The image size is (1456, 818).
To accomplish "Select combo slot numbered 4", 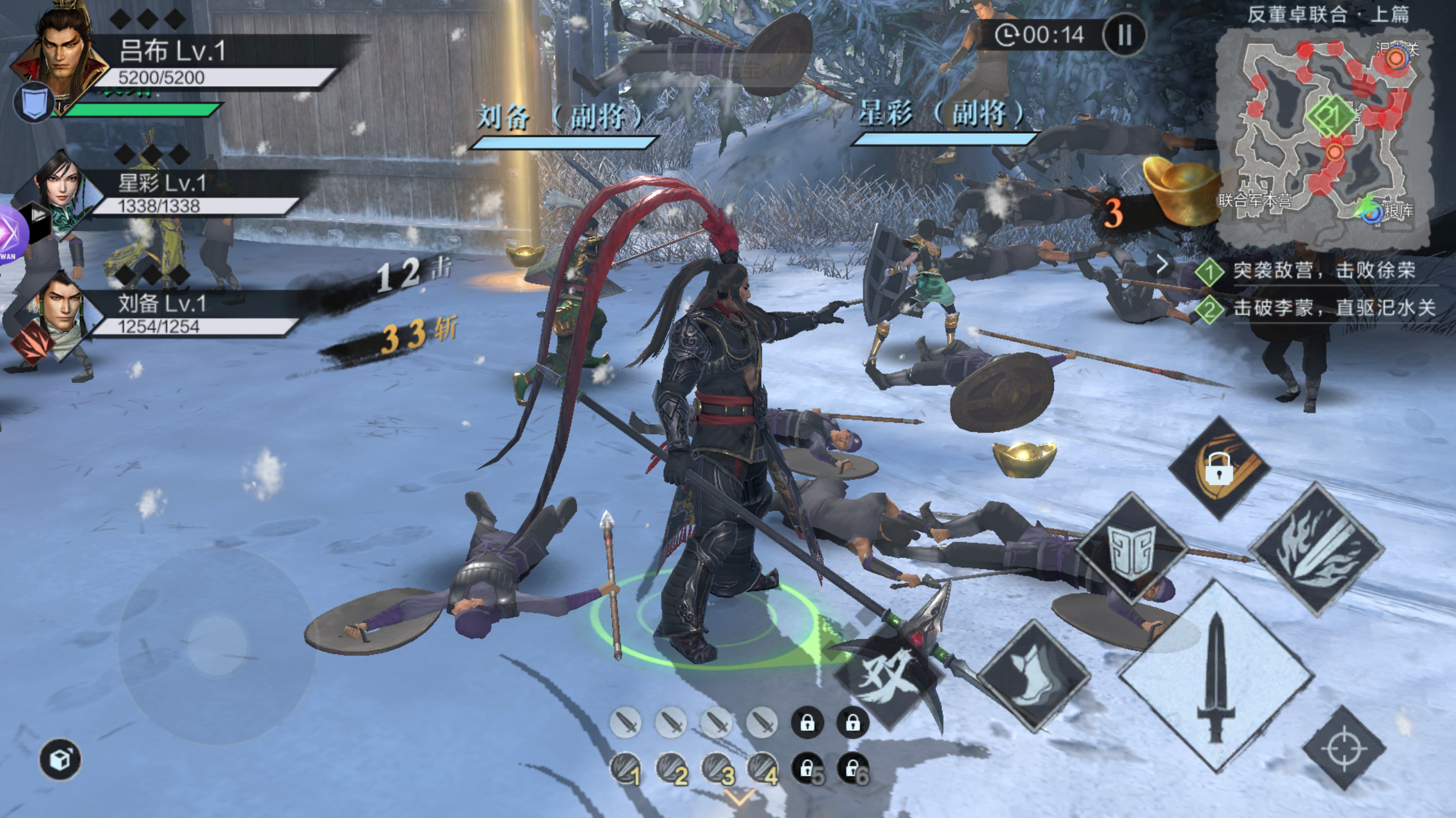I will 762,769.
